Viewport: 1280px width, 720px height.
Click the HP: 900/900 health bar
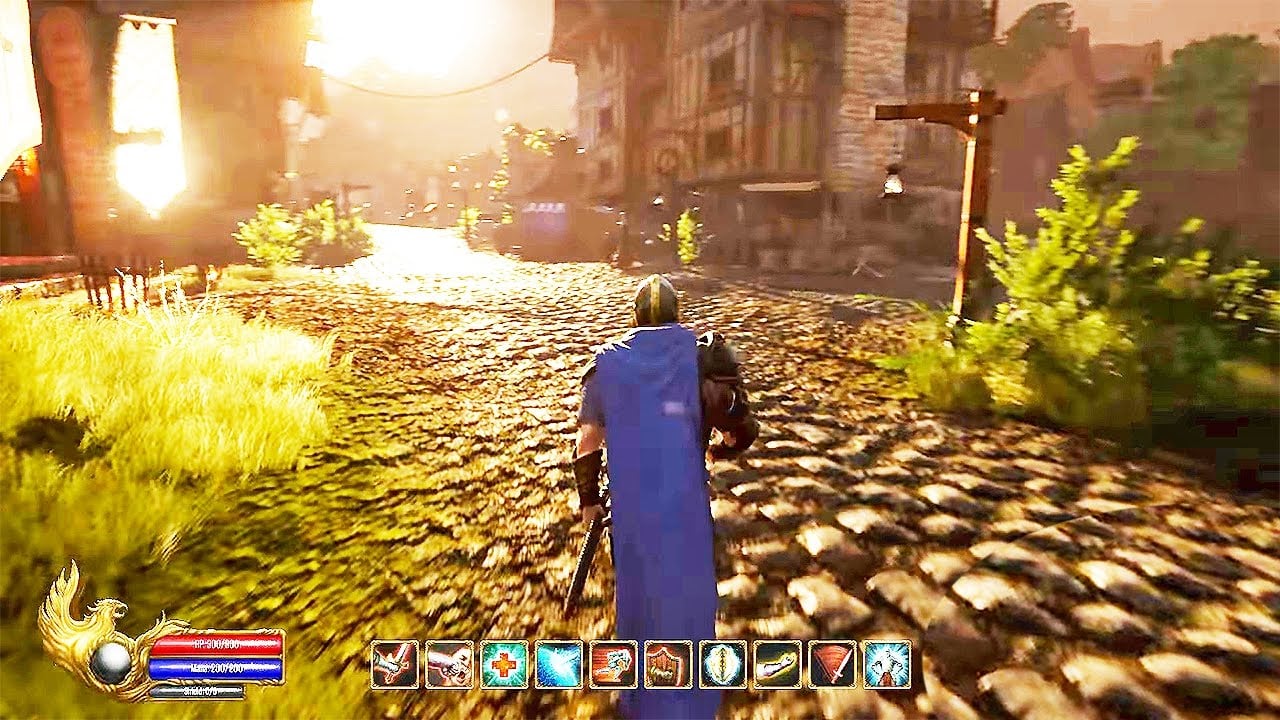tap(216, 645)
